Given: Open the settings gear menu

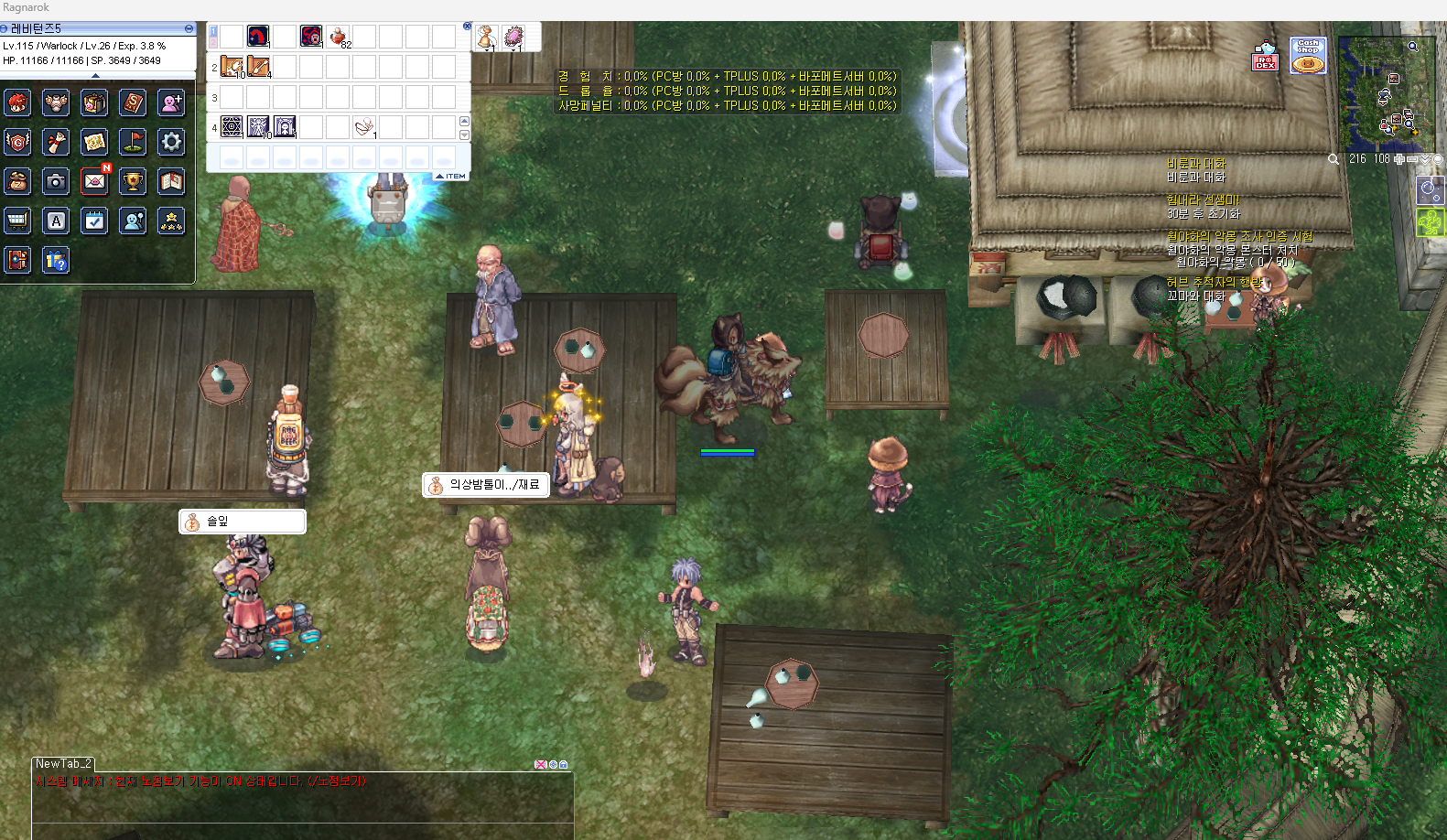Looking at the screenshot, I should (171, 142).
